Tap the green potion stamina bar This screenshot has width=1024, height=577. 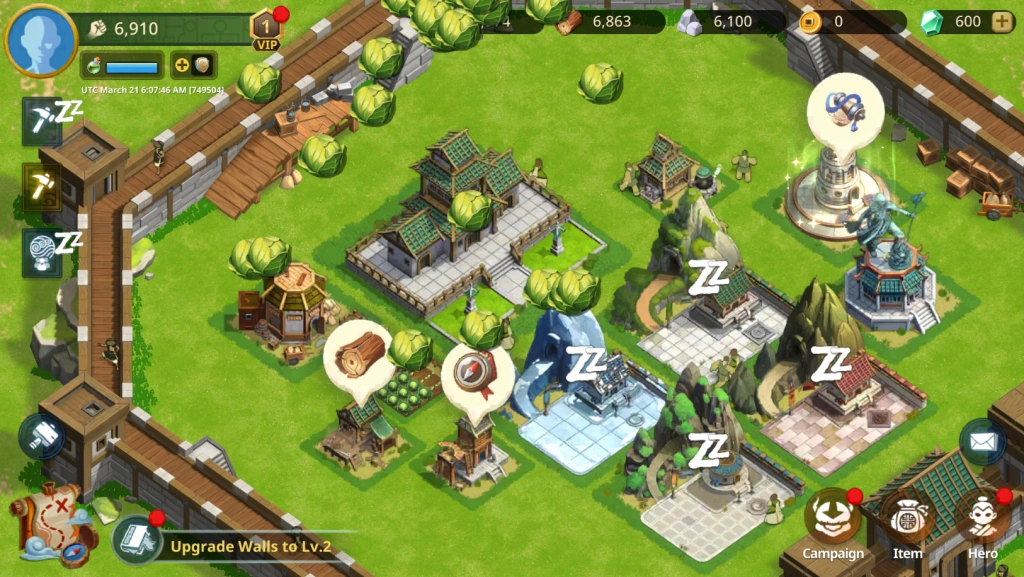pyautogui.click(x=121, y=65)
